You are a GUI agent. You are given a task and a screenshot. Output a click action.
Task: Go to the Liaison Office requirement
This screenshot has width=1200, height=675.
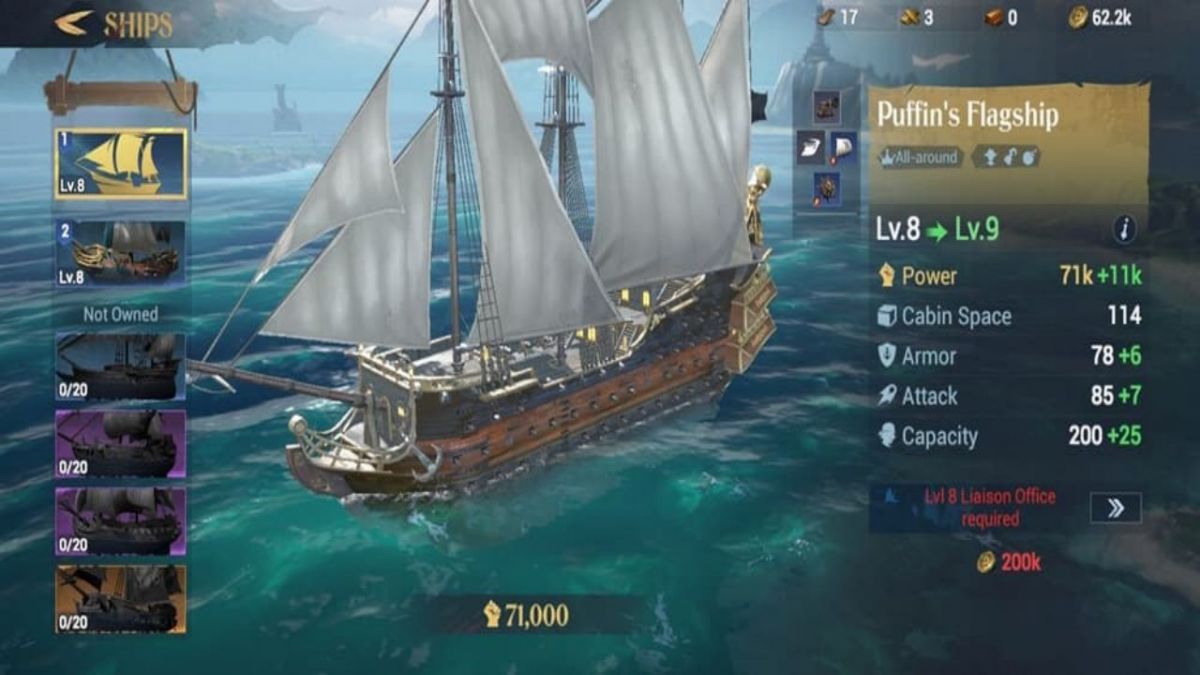tap(1115, 508)
